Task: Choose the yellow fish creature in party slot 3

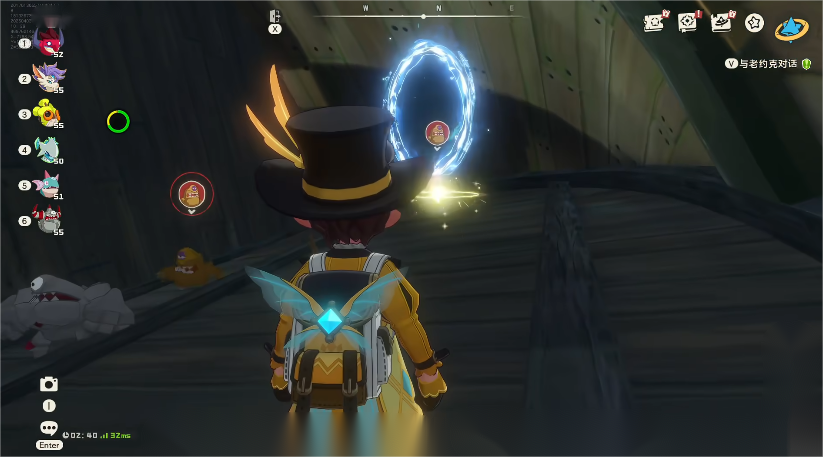Action: pyautogui.click(x=47, y=112)
